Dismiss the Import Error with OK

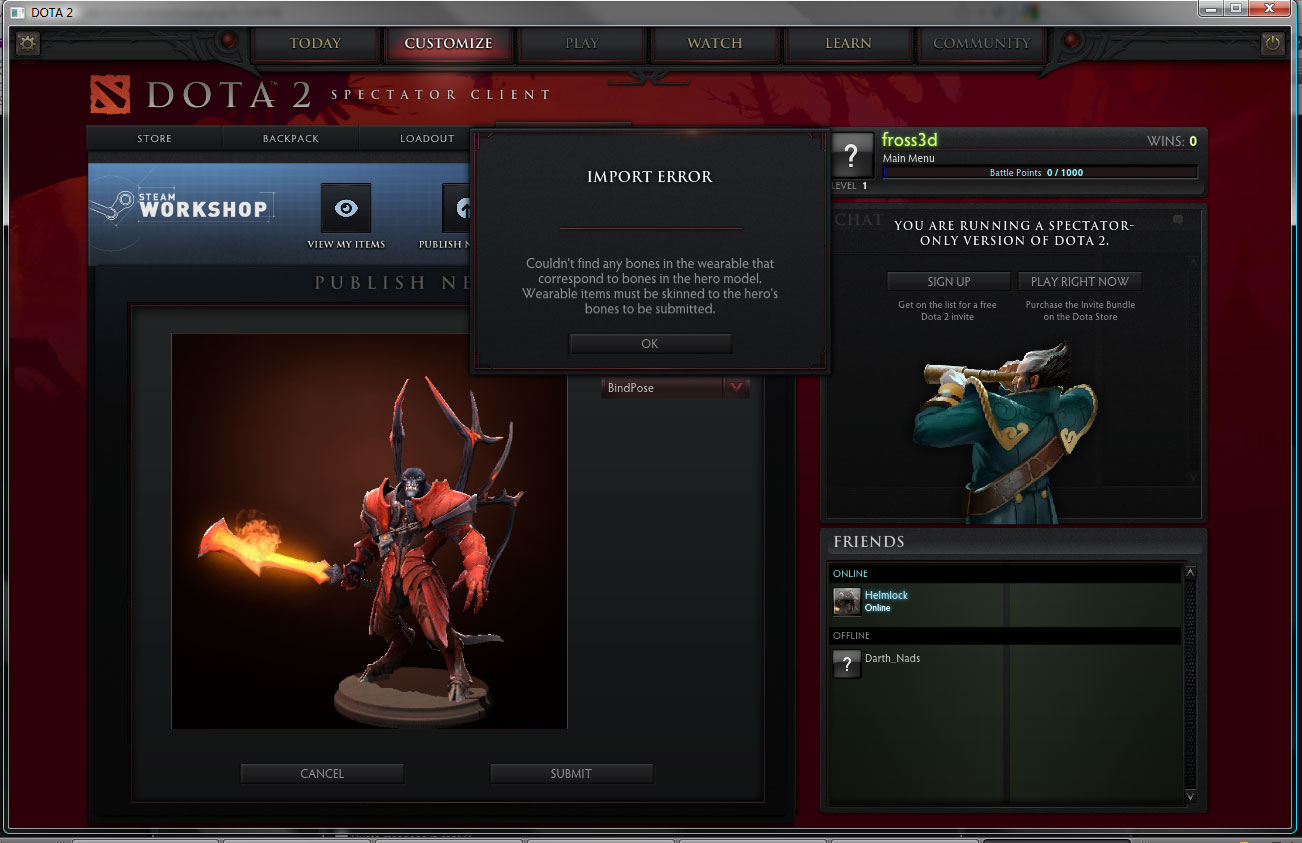[x=649, y=342]
